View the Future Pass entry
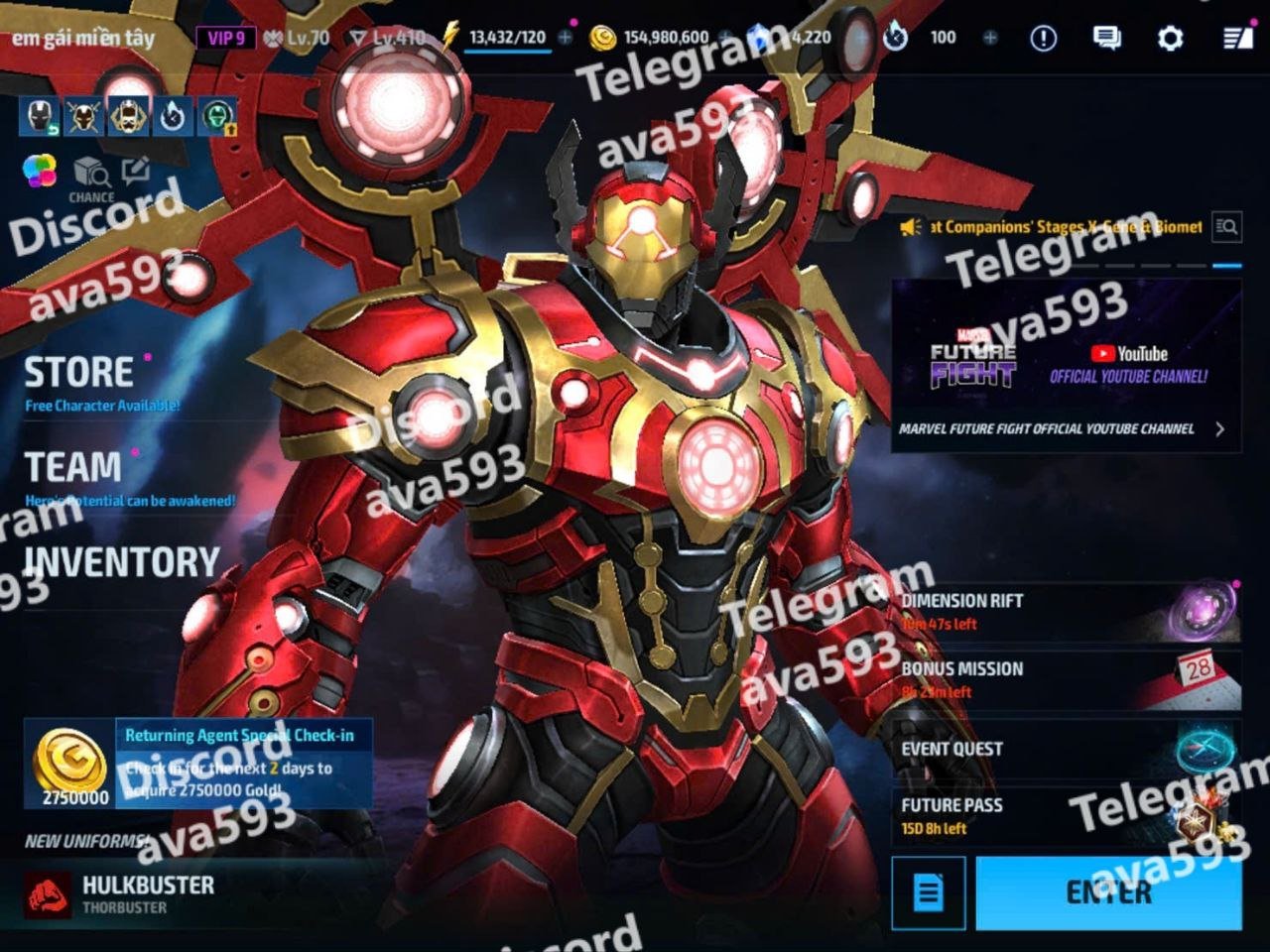1270x952 pixels. 1066,815
